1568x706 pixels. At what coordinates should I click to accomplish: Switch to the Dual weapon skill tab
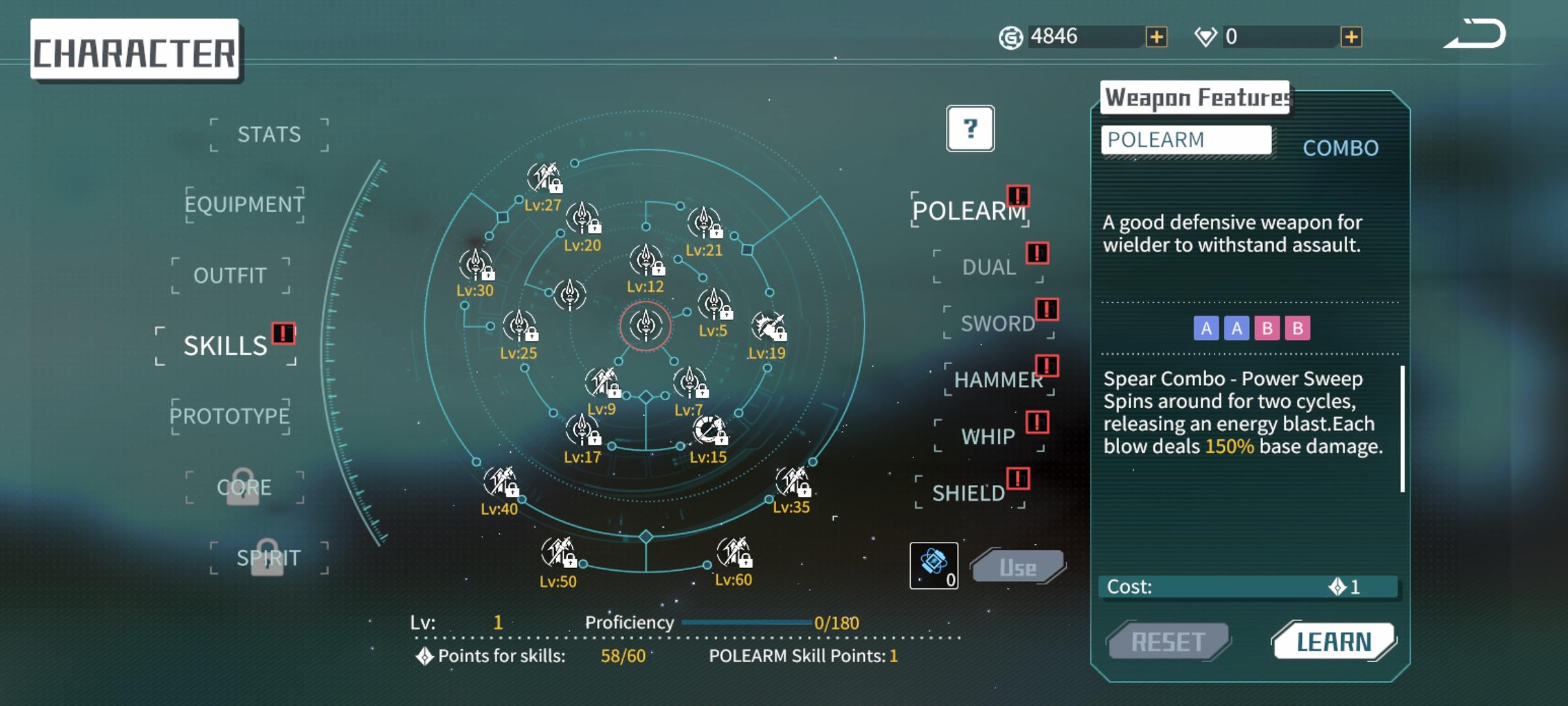988,267
